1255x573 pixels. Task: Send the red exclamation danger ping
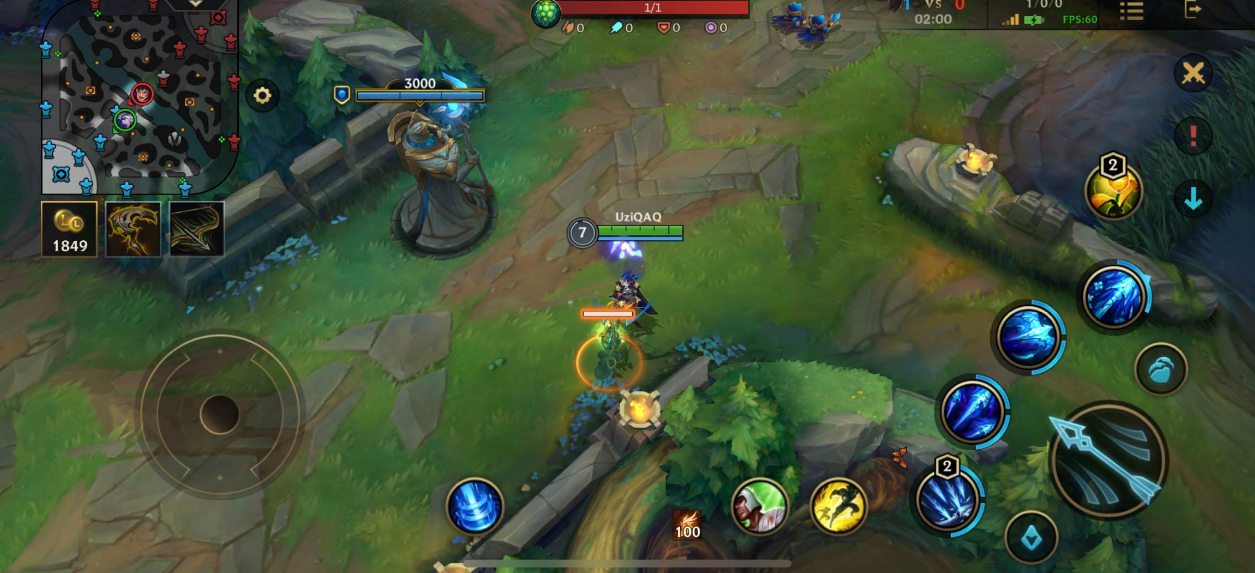click(1193, 136)
